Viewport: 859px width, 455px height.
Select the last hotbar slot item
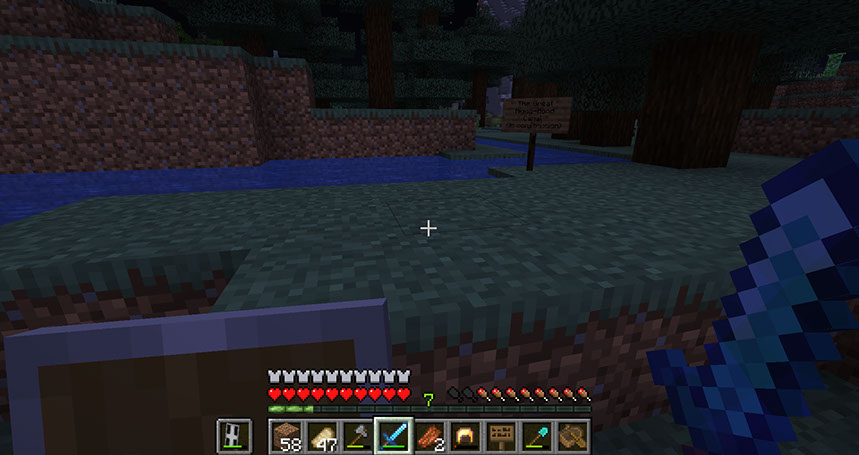pyautogui.click(x=572, y=435)
